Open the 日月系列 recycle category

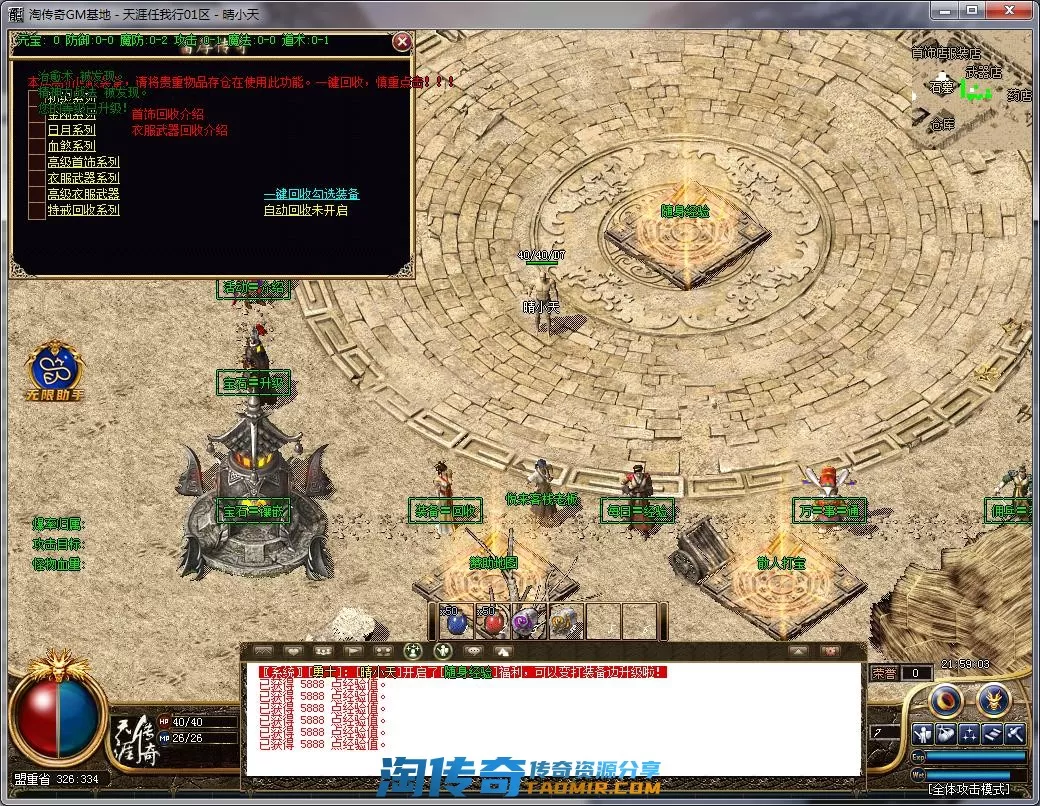pos(71,130)
